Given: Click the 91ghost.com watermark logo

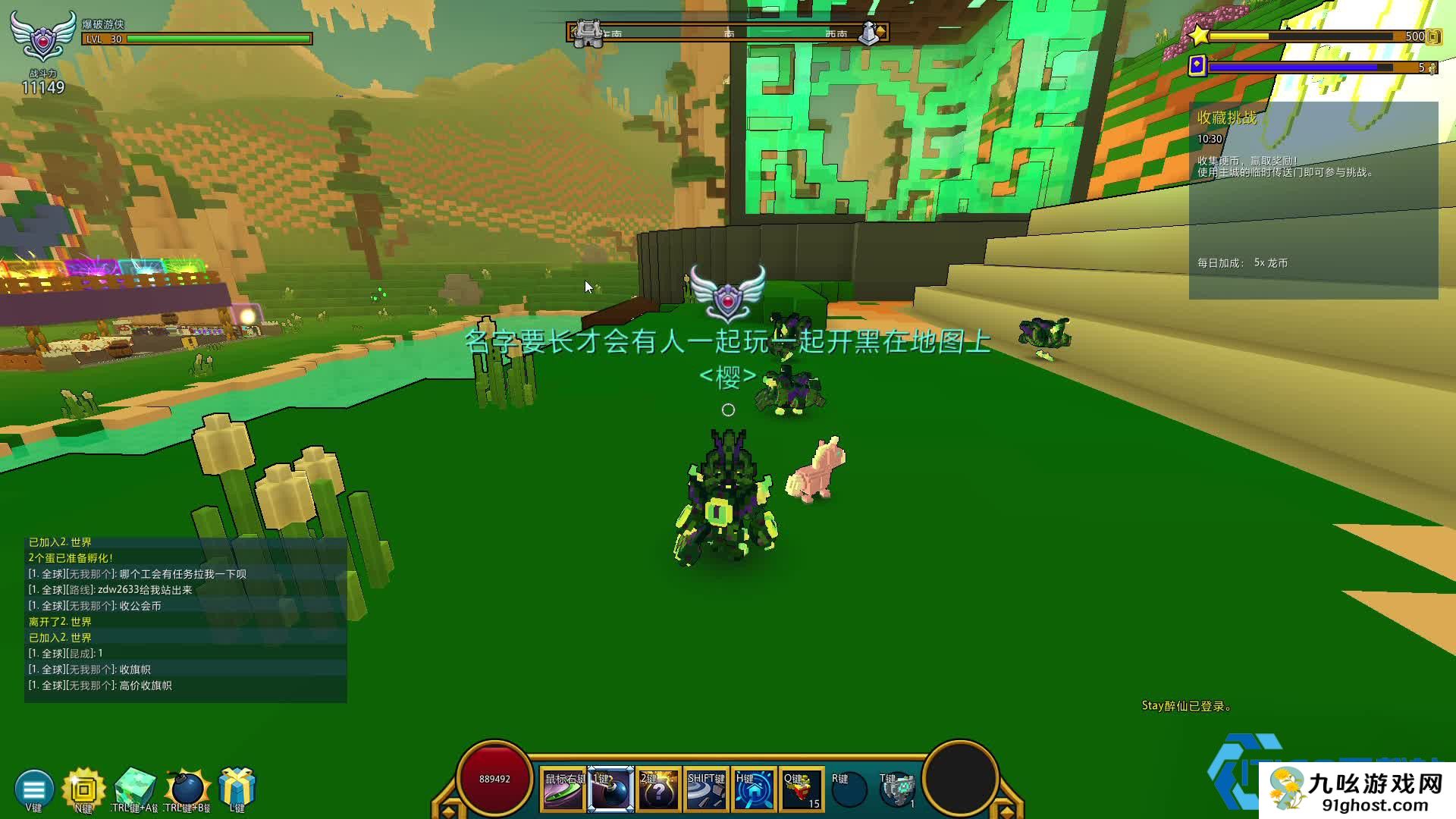Looking at the screenshot, I should pos(1357,790).
